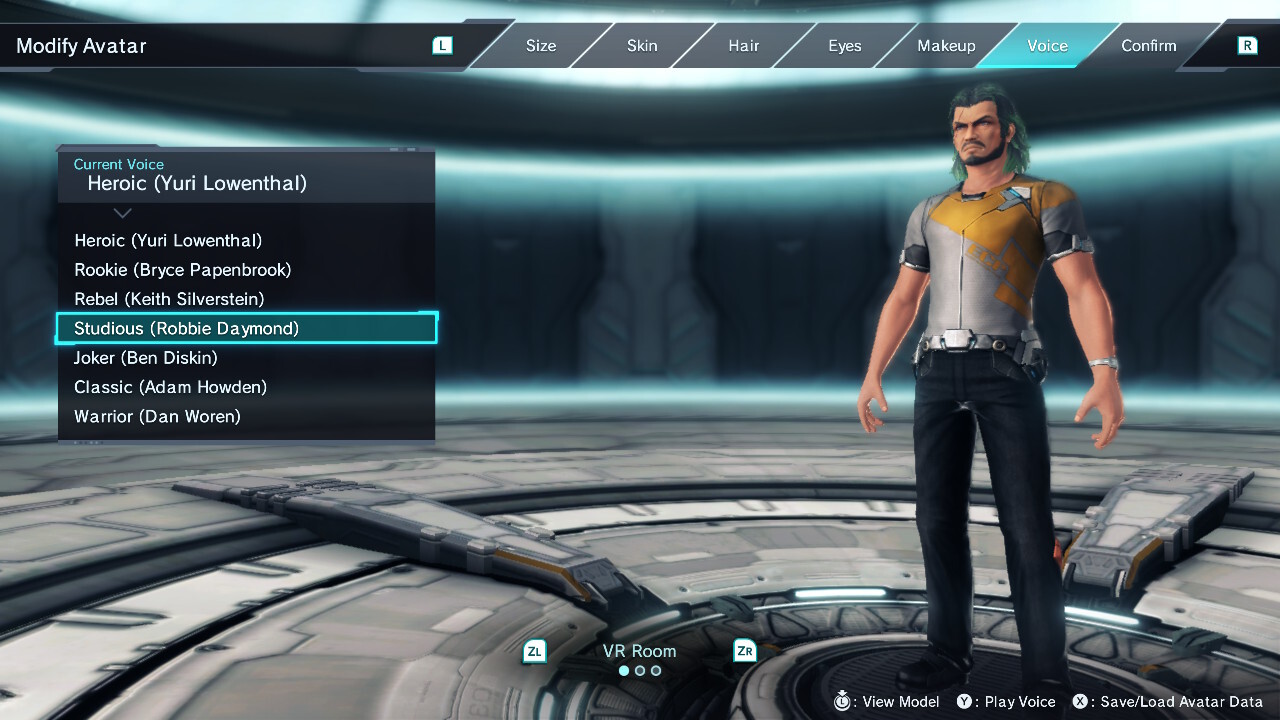Pick the Rebel (Keith Silverstein) voice

(169, 299)
